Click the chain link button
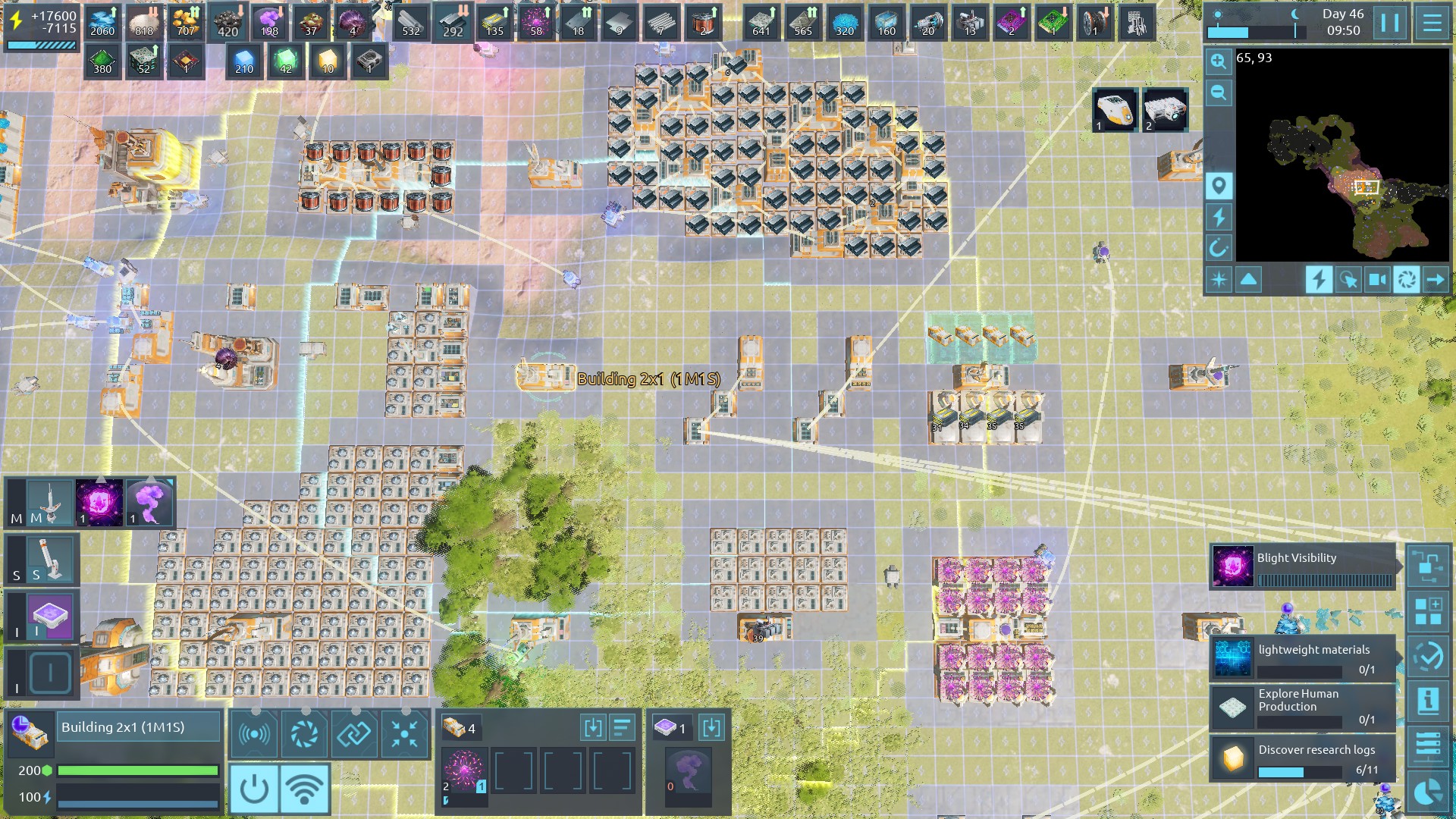1456x819 pixels. [354, 734]
